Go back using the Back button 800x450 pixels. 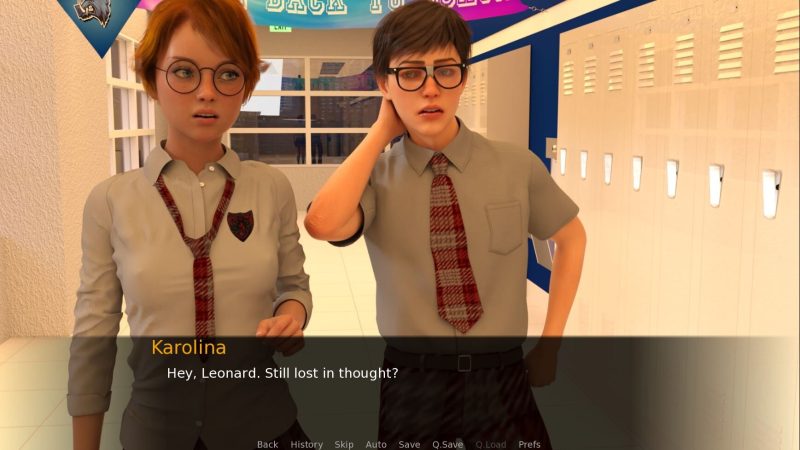coord(267,444)
